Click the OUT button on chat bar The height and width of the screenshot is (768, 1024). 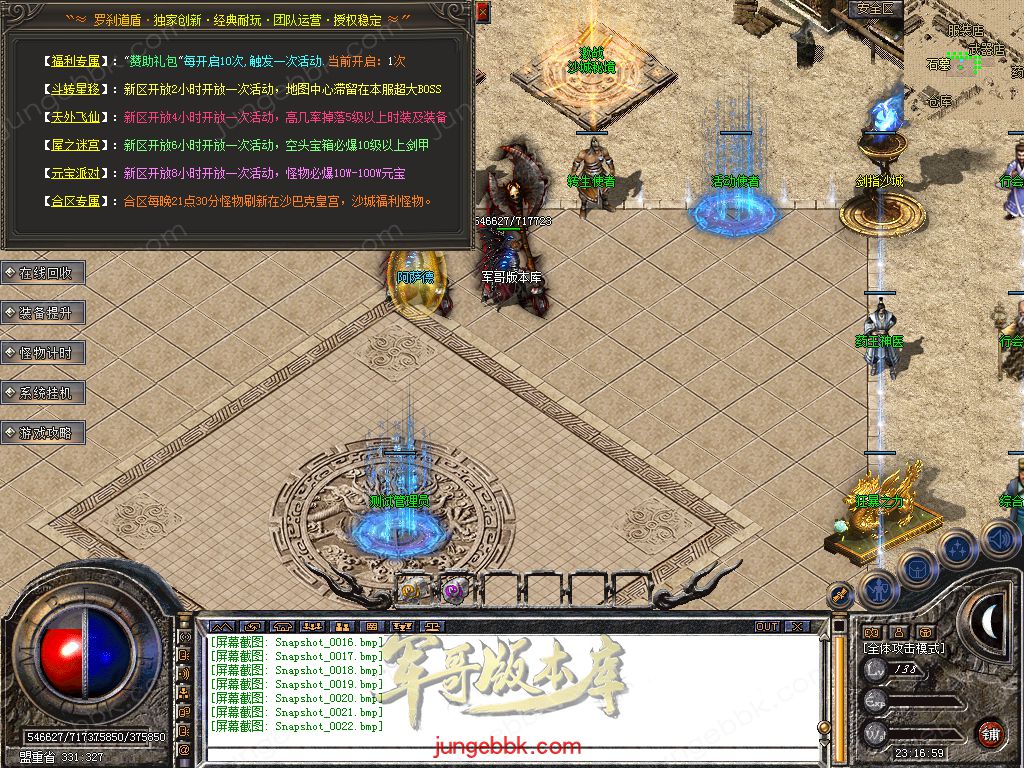[x=767, y=627]
